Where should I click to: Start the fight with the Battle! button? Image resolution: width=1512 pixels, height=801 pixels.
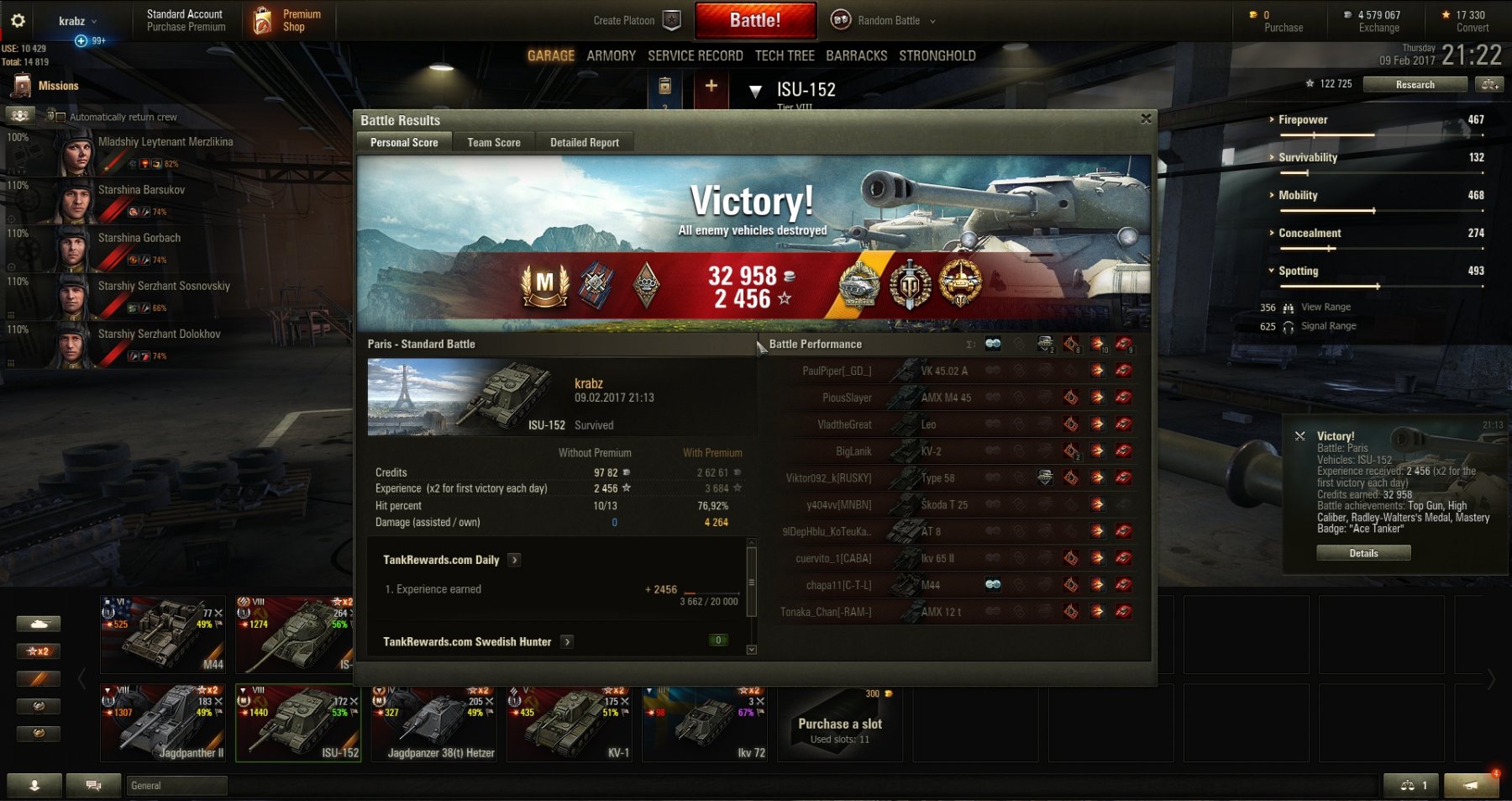point(754,20)
